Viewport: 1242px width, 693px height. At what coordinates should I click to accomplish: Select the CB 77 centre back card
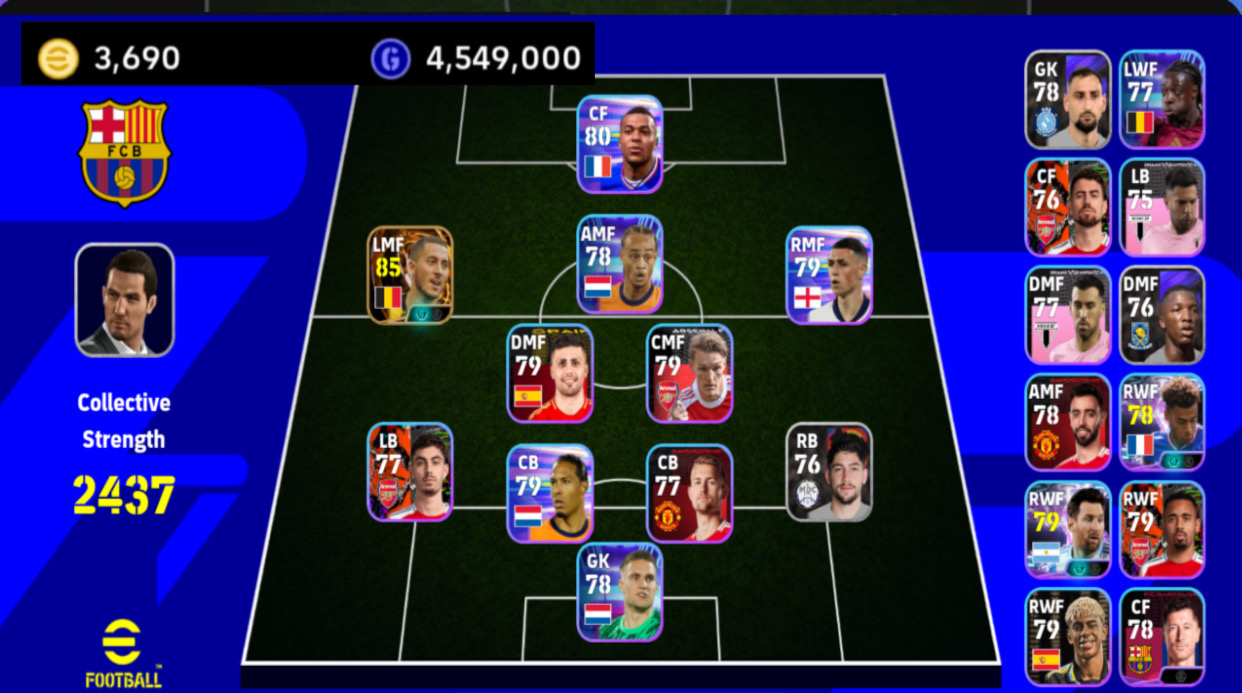pos(689,493)
